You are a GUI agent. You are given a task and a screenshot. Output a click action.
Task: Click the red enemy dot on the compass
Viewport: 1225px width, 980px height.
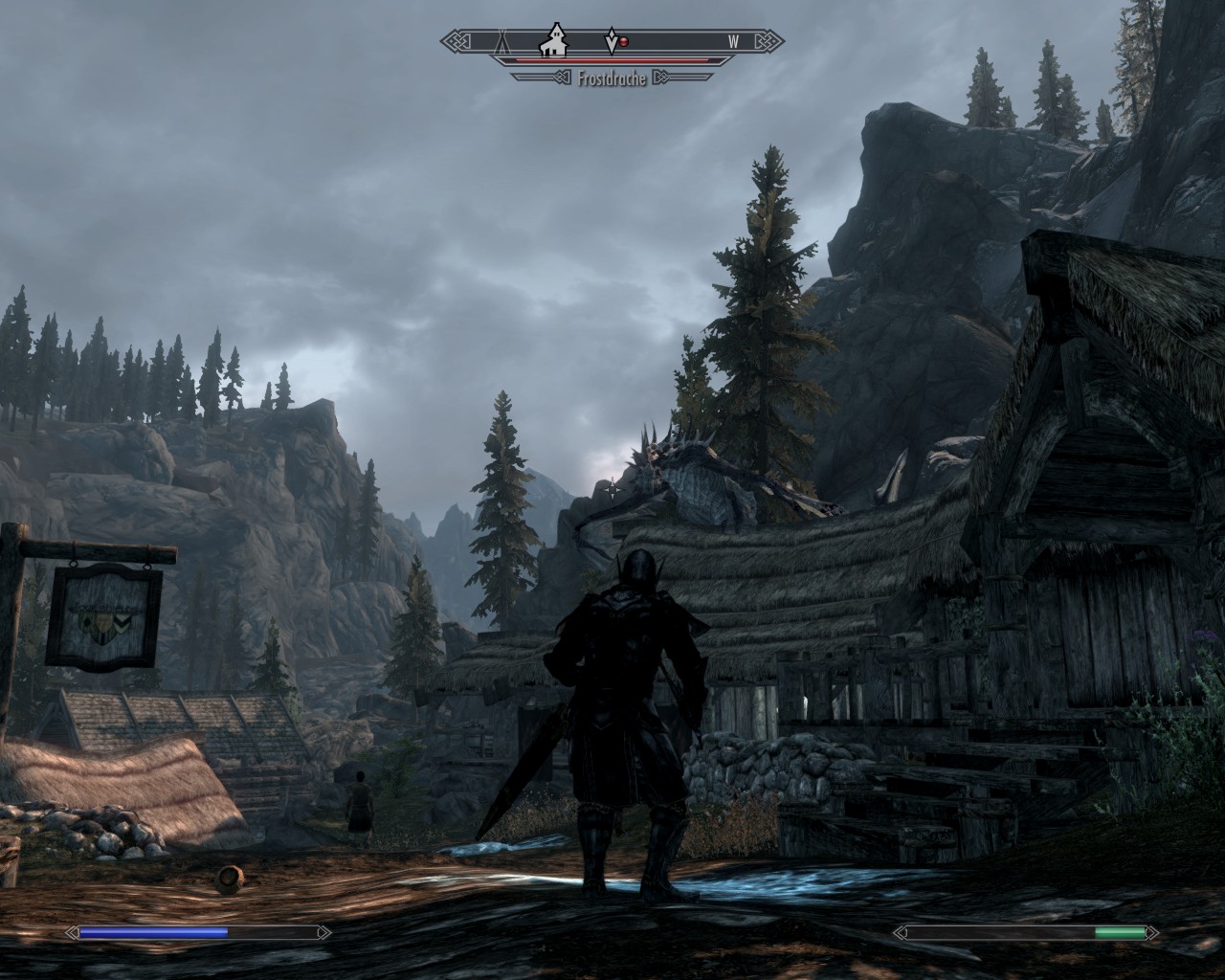(623, 42)
